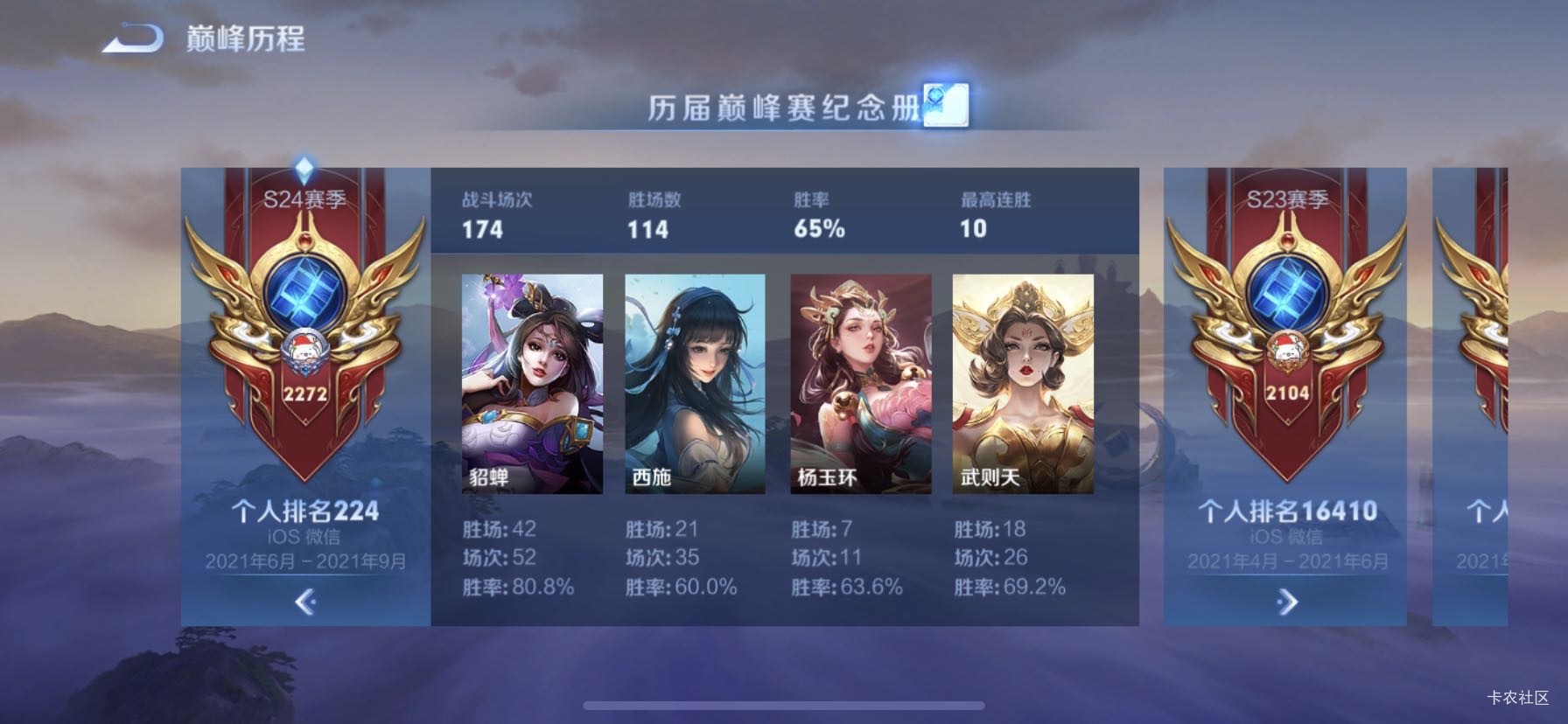Click the snowman avatar badge on the S24 emblem
The height and width of the screenshot is (724, 1568).
pos(304,347)
